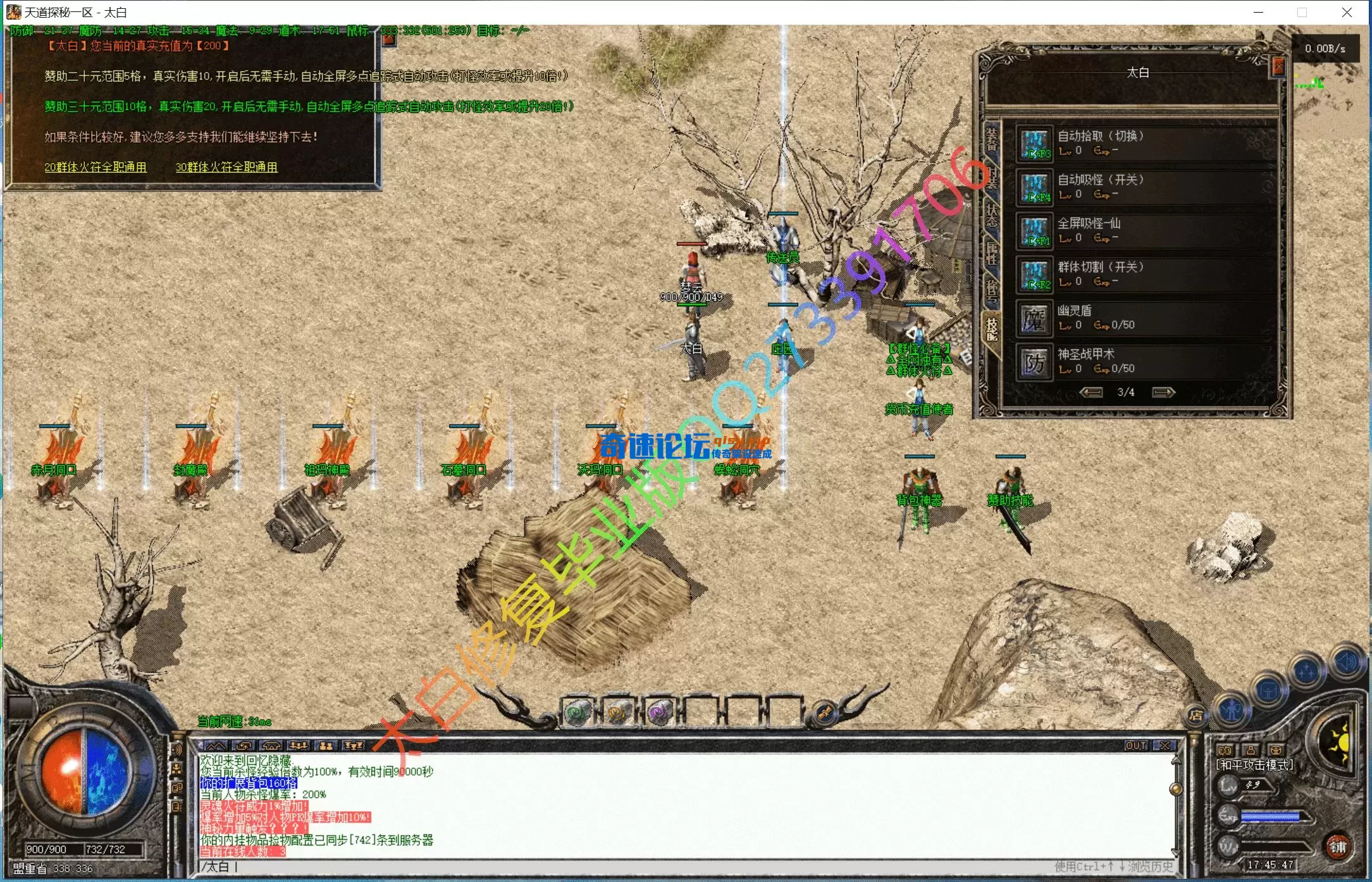Screen dimensions: 1372x882
Task: Open the red 铺 stall button
Action: (x=1338, y=847)
